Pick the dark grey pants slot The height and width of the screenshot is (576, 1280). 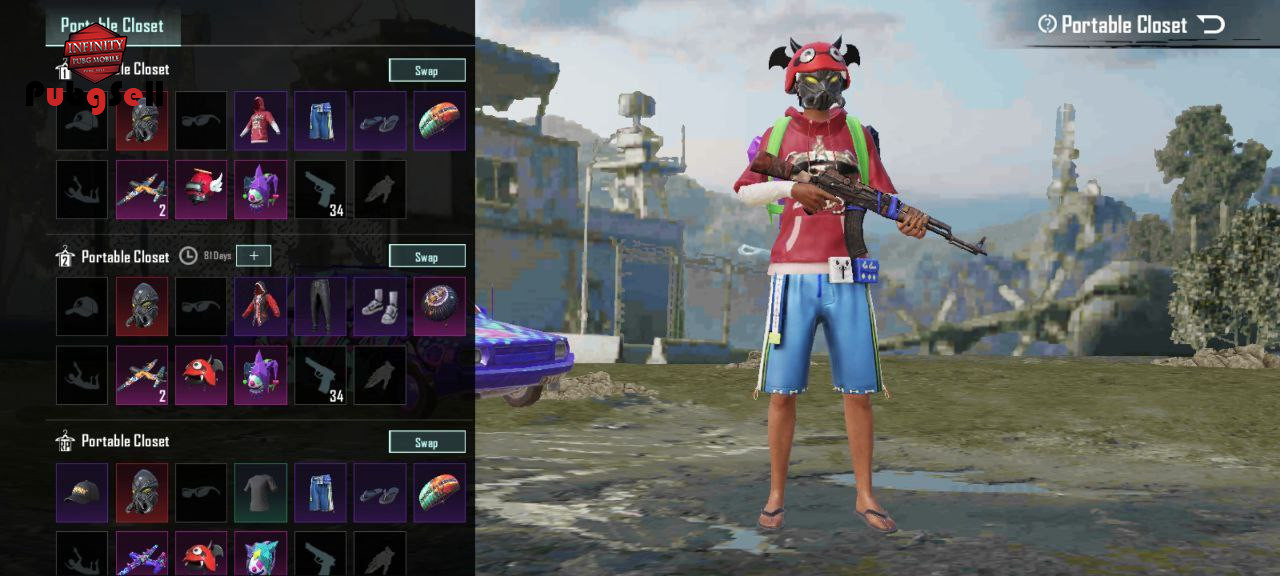(320, 306)
